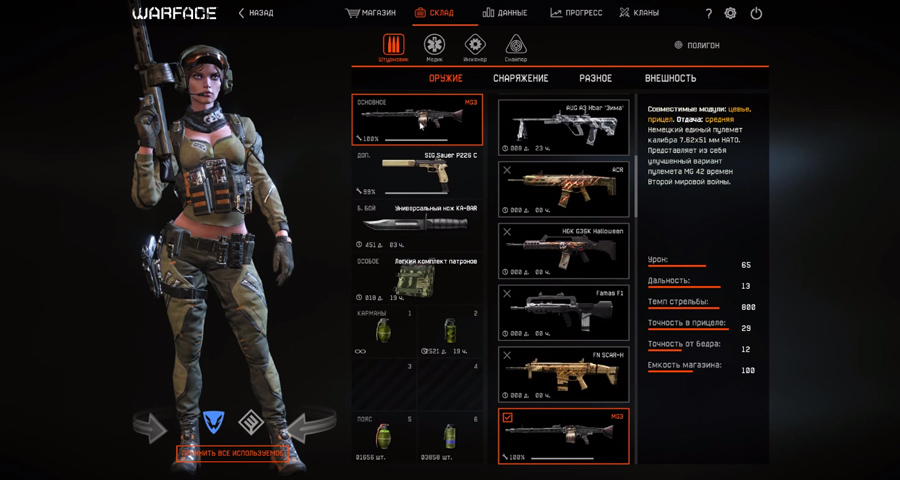The width and height of the screenshot is (900, 480).
Task: Select the Медик class icon
Action: pos(434,46)
